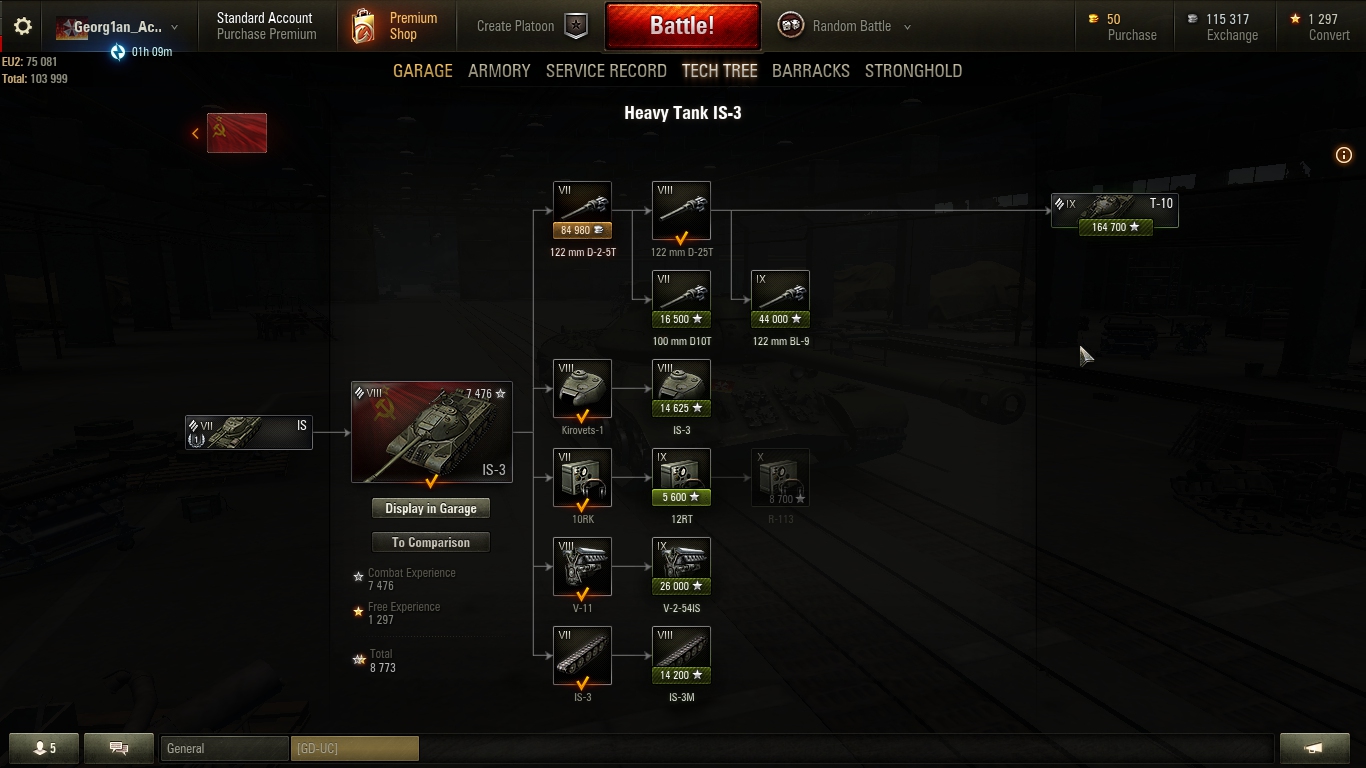Start a match with the Battle! button
This screenshot has width=1366, height=768.
click(x=682, y=26)
